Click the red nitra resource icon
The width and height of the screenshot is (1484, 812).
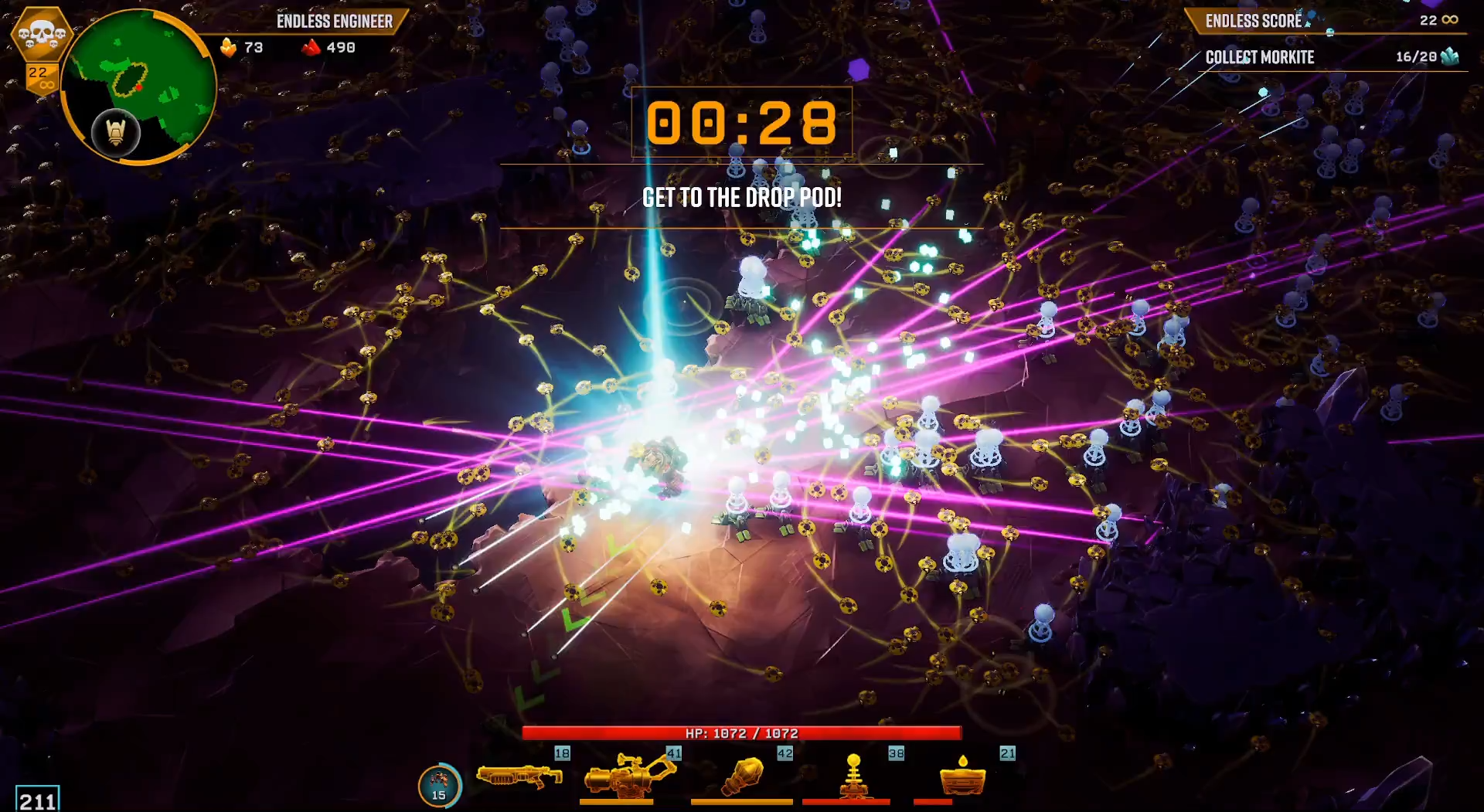click(x=311, y=48)
